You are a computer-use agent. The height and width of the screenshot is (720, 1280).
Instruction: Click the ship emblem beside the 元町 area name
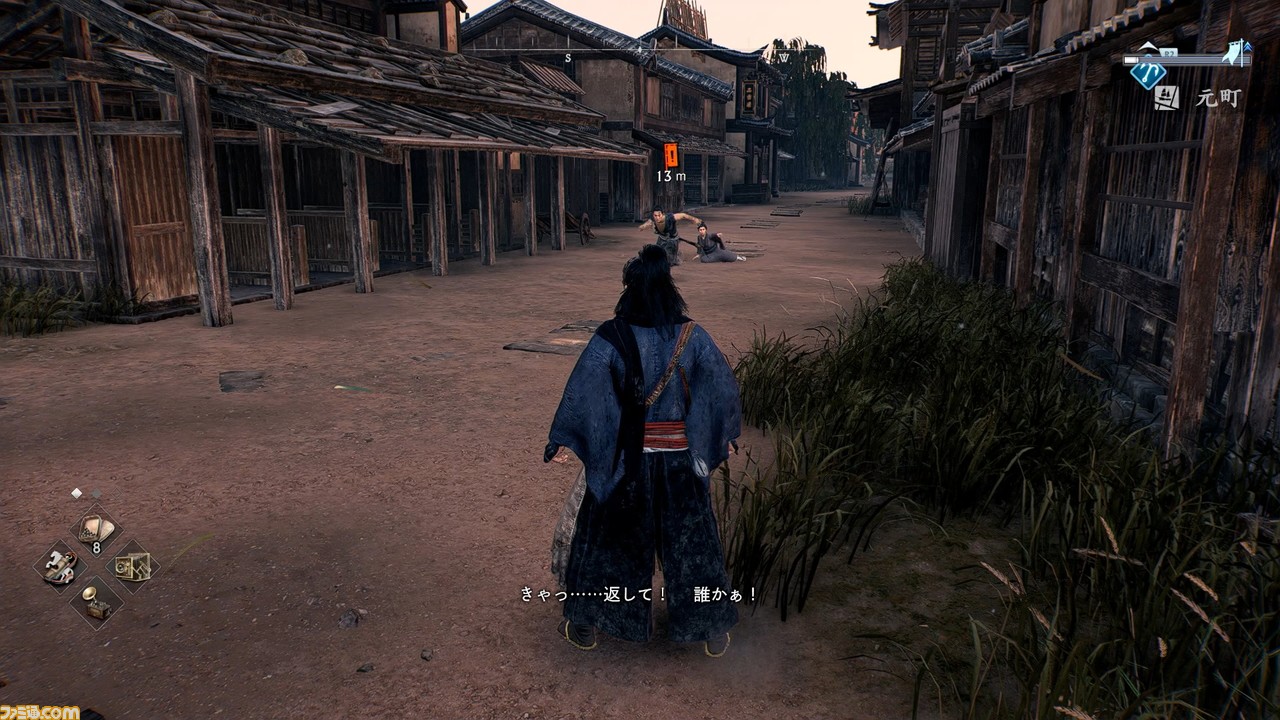pyautogui.click(x=1167, y=96)
